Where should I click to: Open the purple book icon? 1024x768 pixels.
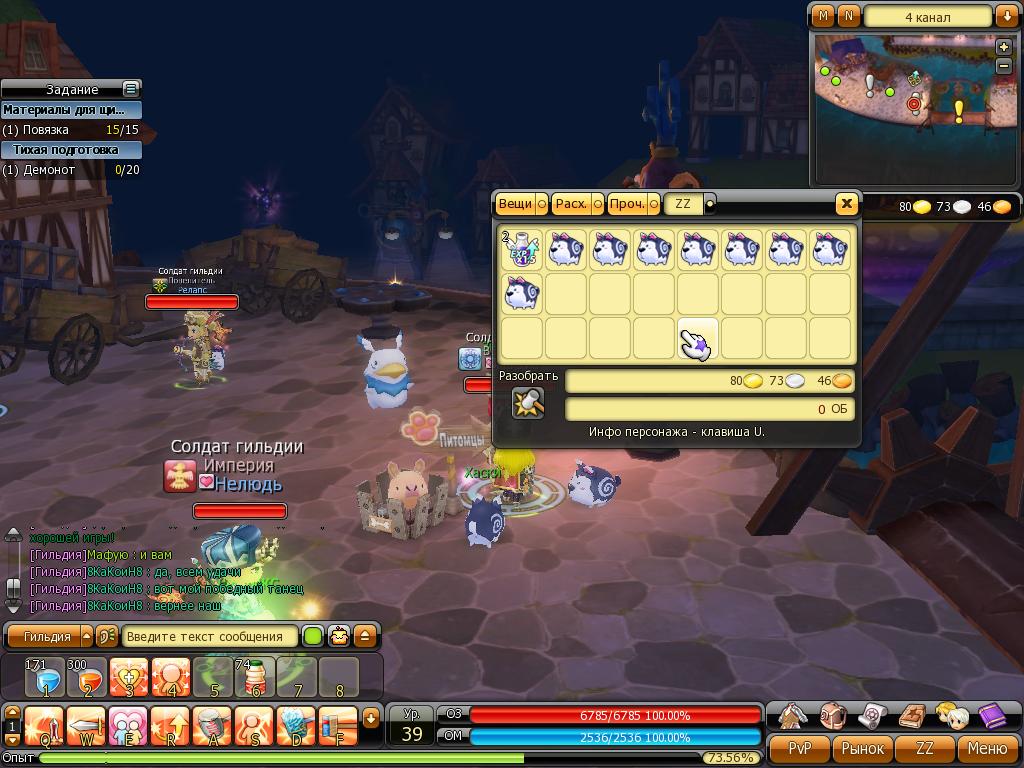991,716
